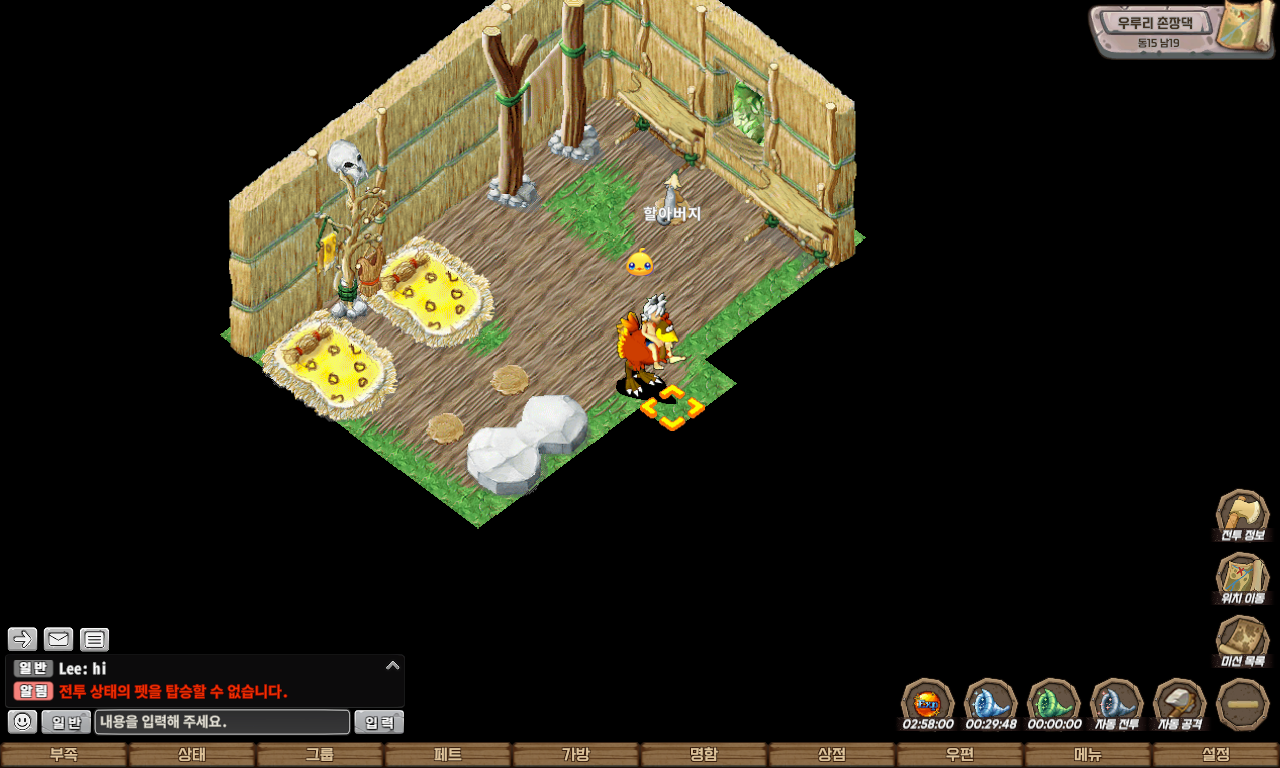The height and width of the screenshot is (768, 1280).
Task: Open the smiley emoticon picker
Action: coord(23,722)
